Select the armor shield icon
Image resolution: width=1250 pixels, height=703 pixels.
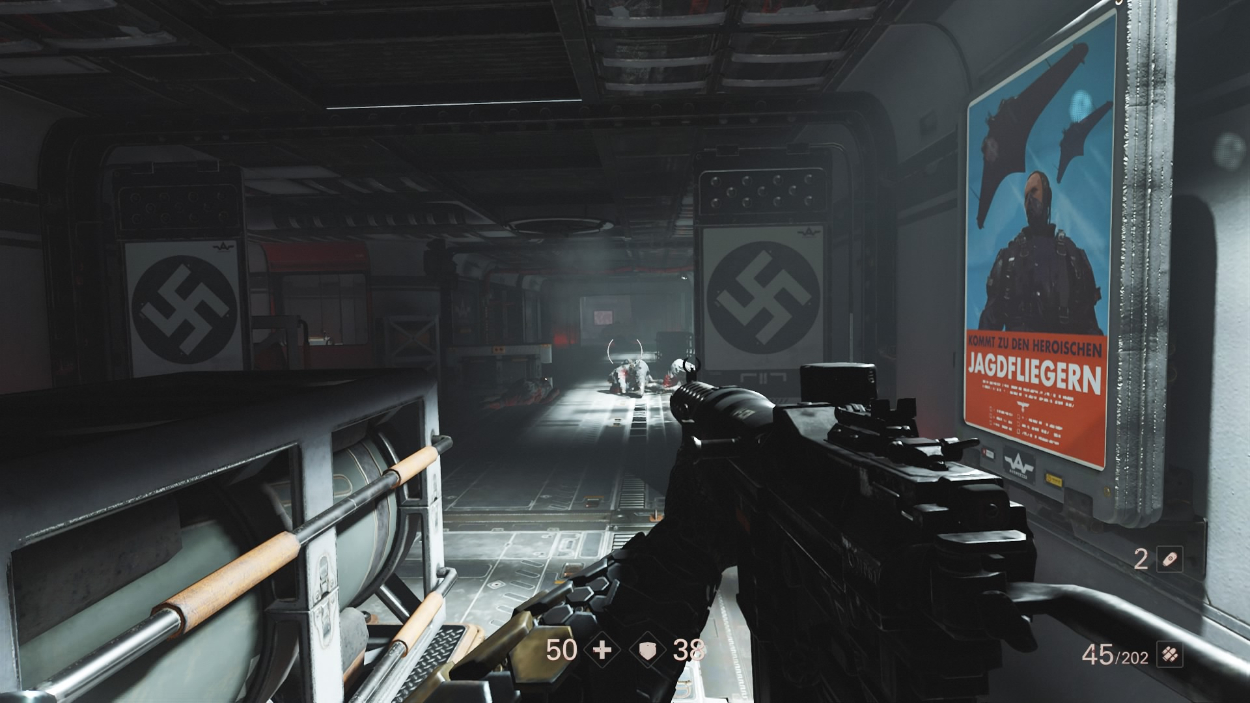pyautogui.click(x=650, y=650)
